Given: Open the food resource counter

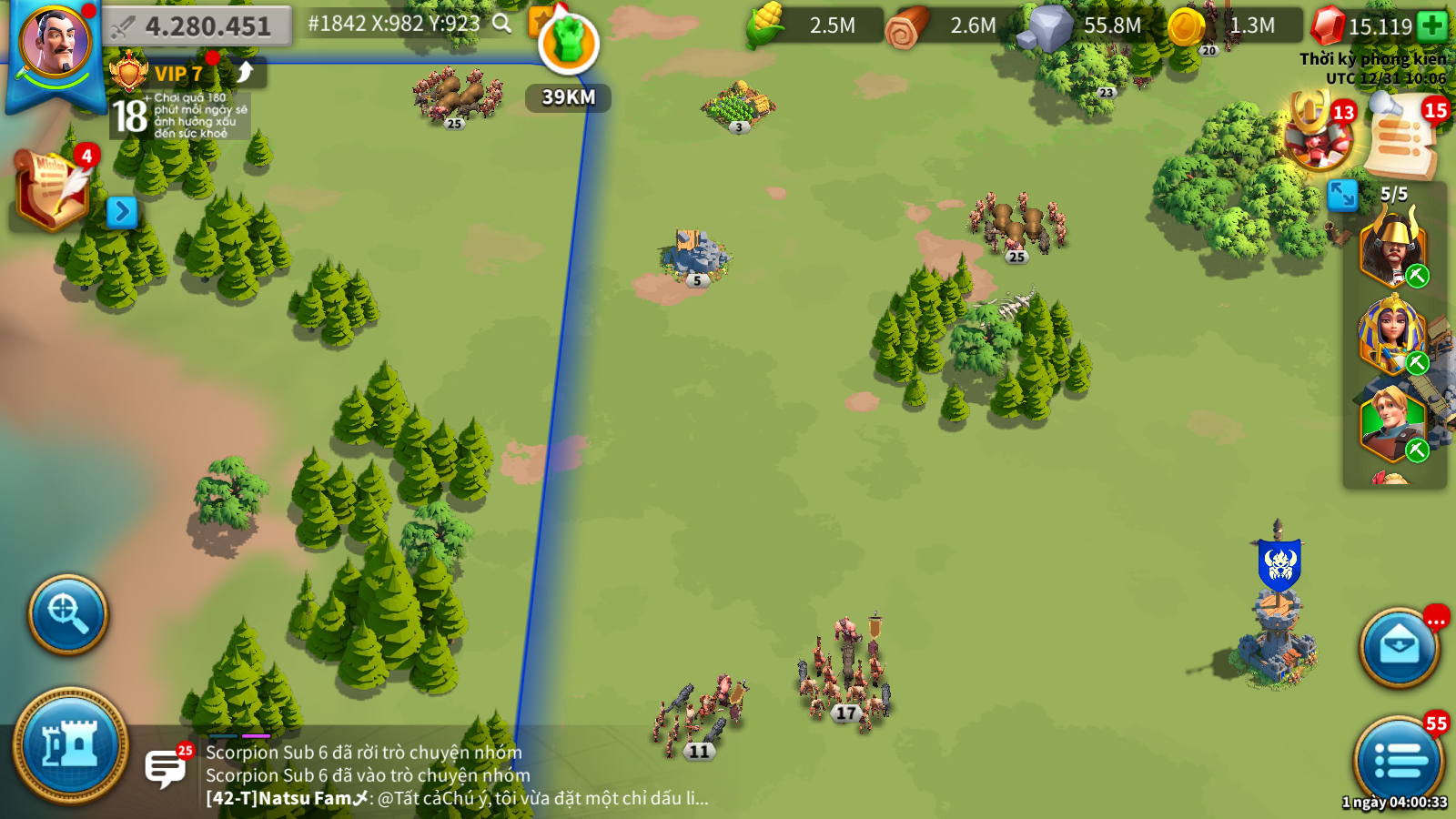Looking at the screenshot, I should tap(813, 25).
